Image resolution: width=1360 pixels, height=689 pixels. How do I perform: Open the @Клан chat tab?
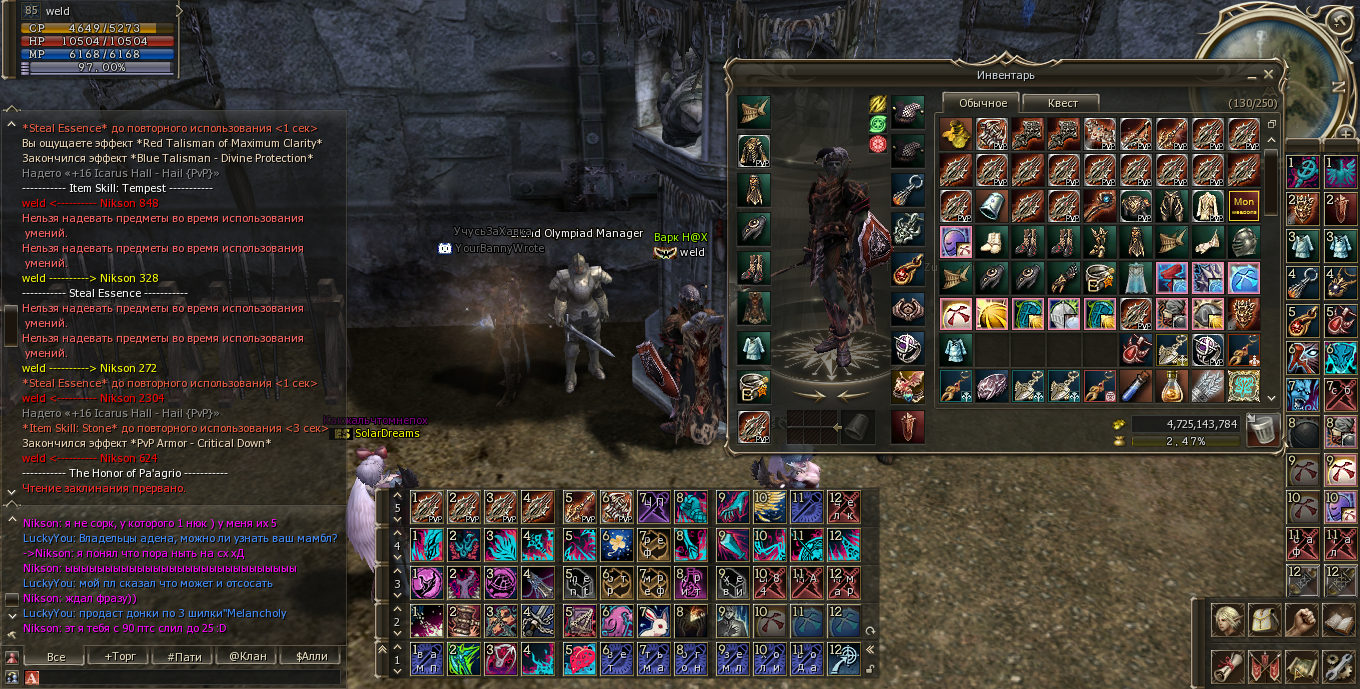pyautogui.click(x=247, y=657)
